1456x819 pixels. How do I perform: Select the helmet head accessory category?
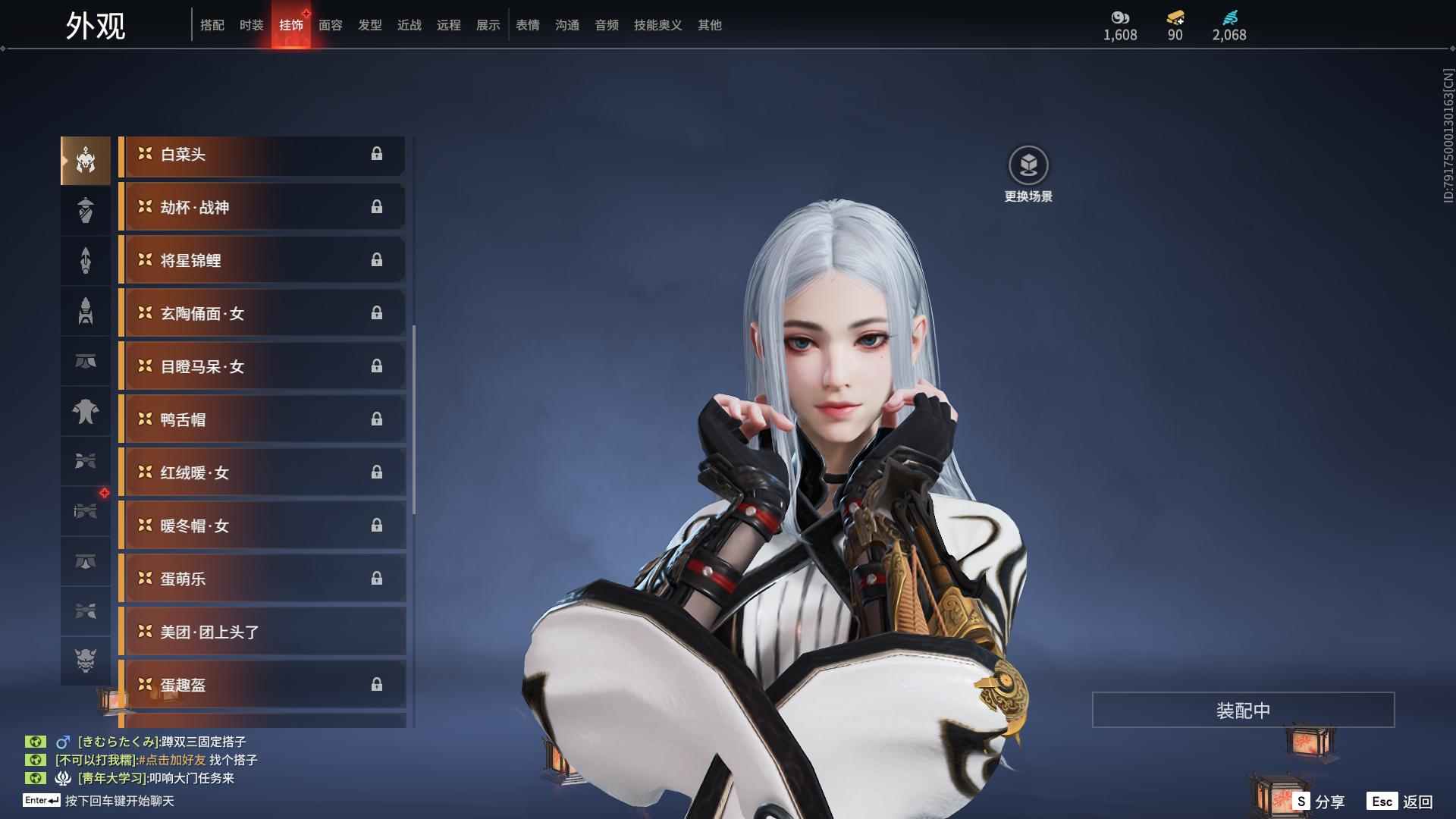click(x=86, y=161)
